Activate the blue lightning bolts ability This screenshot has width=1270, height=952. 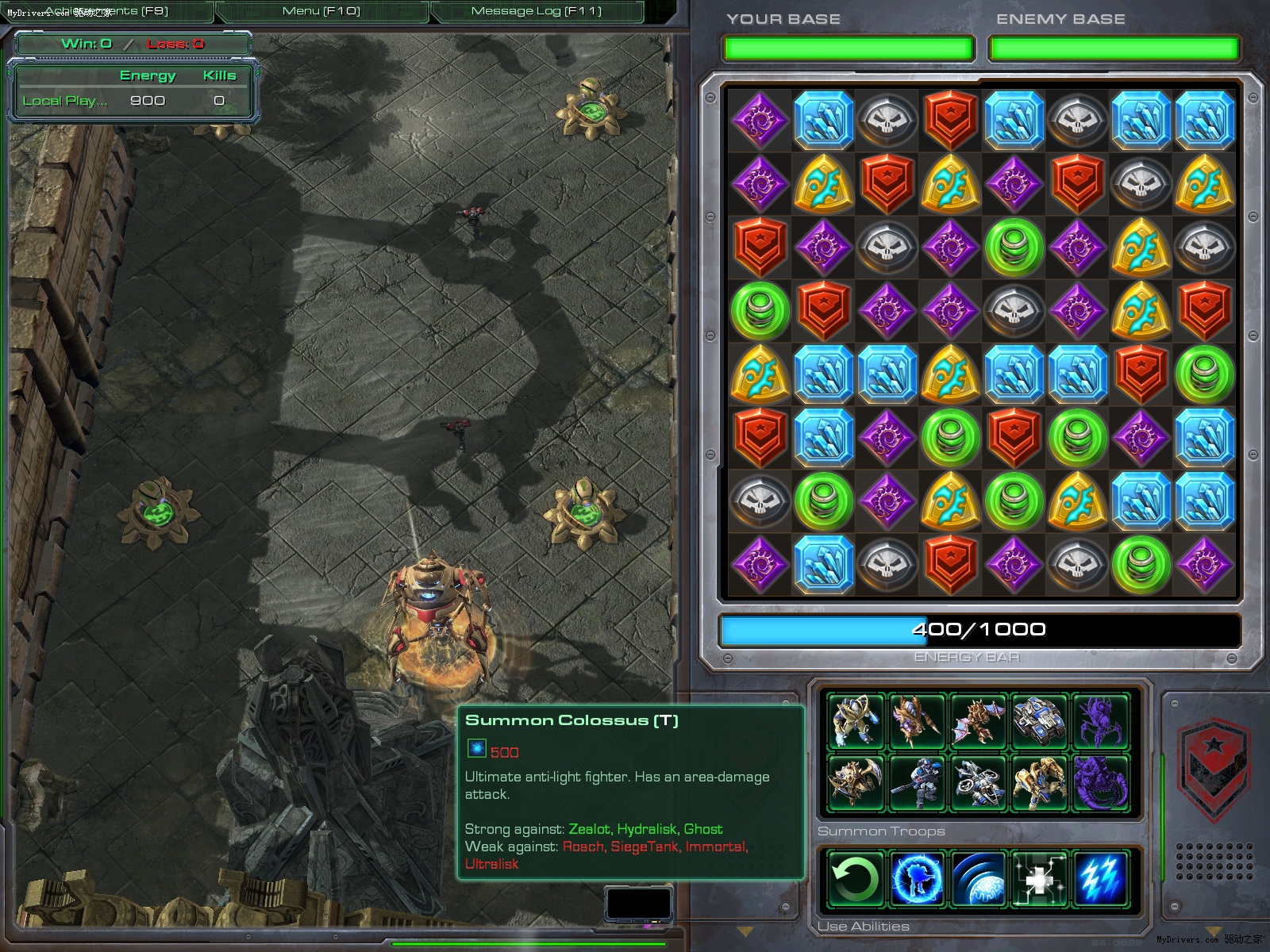[x=1100, y=878]
